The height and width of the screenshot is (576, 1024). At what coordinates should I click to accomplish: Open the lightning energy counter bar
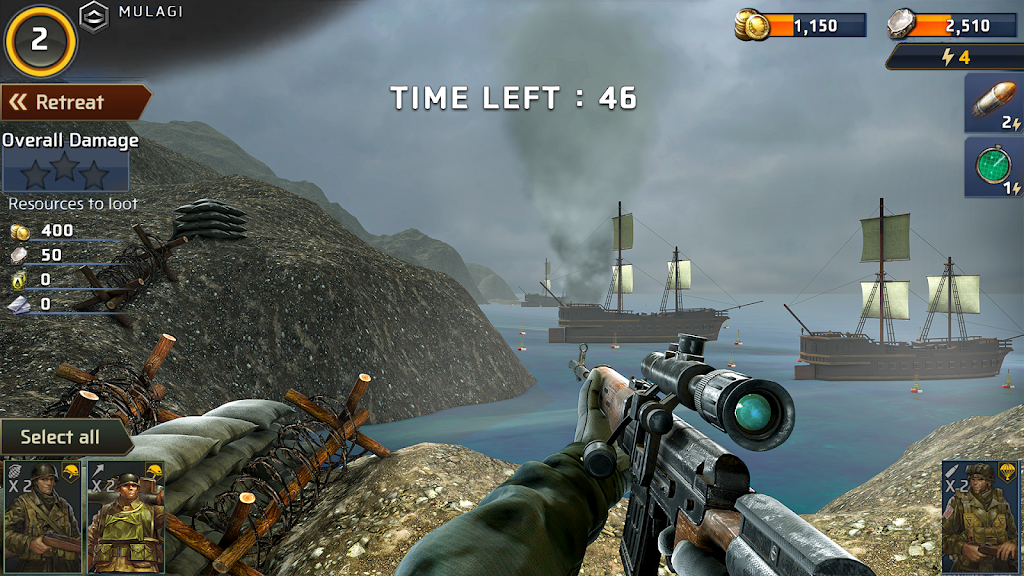pos(954,57)
